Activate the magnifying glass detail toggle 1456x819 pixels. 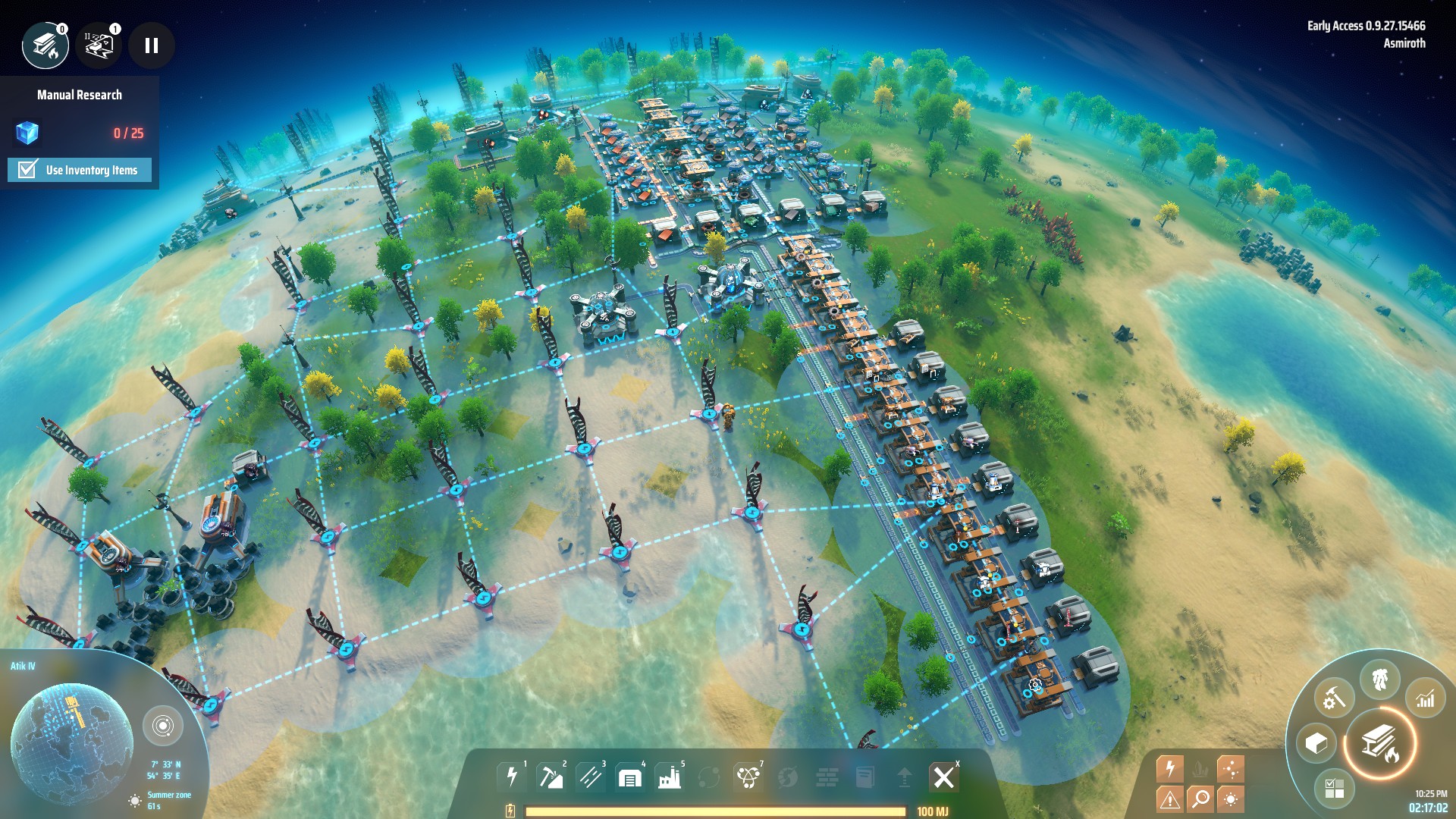[x=1200, y=799]
